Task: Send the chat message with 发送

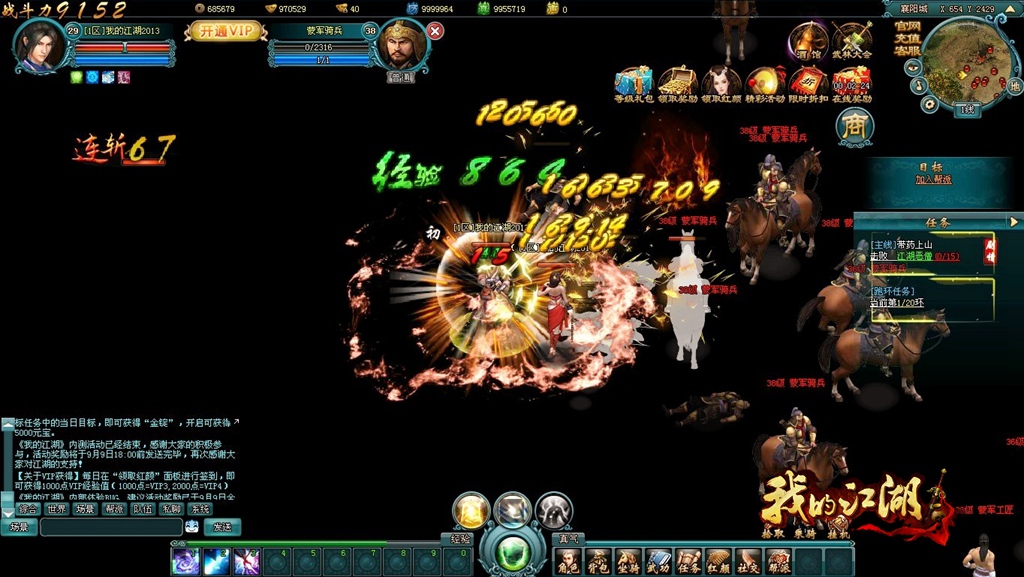Action: 222,527
